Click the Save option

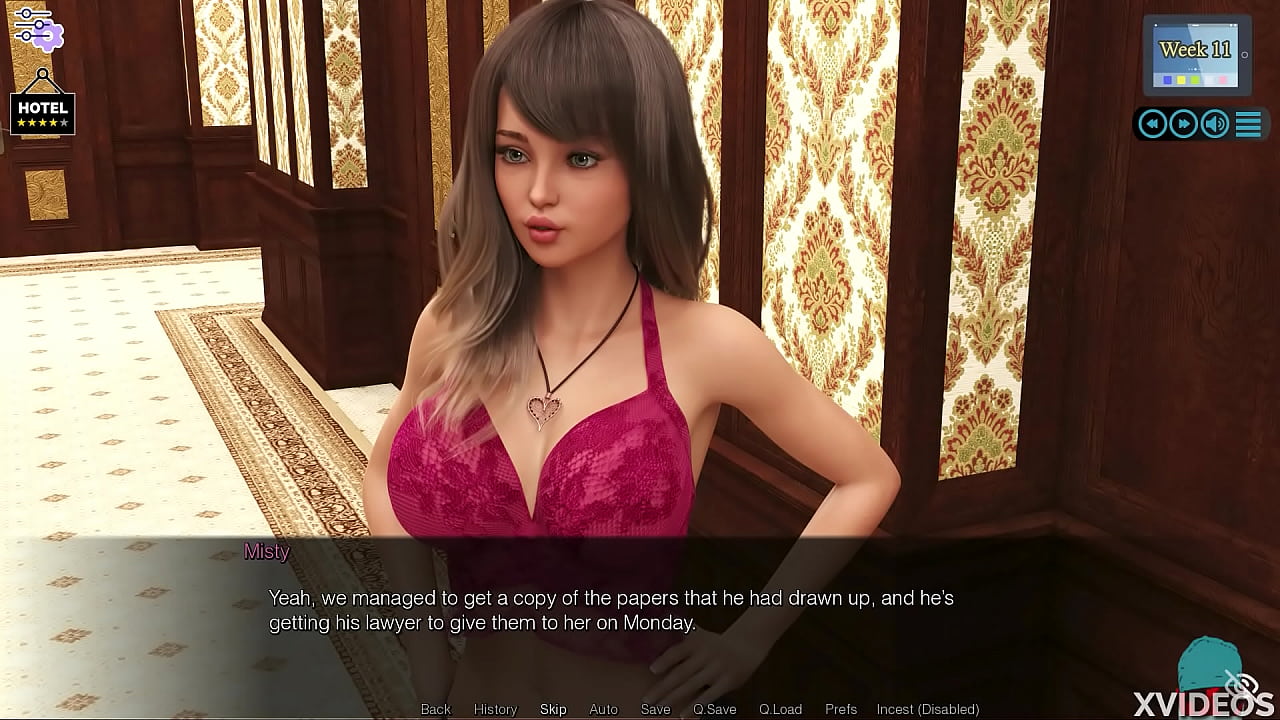tap(655, 709)
